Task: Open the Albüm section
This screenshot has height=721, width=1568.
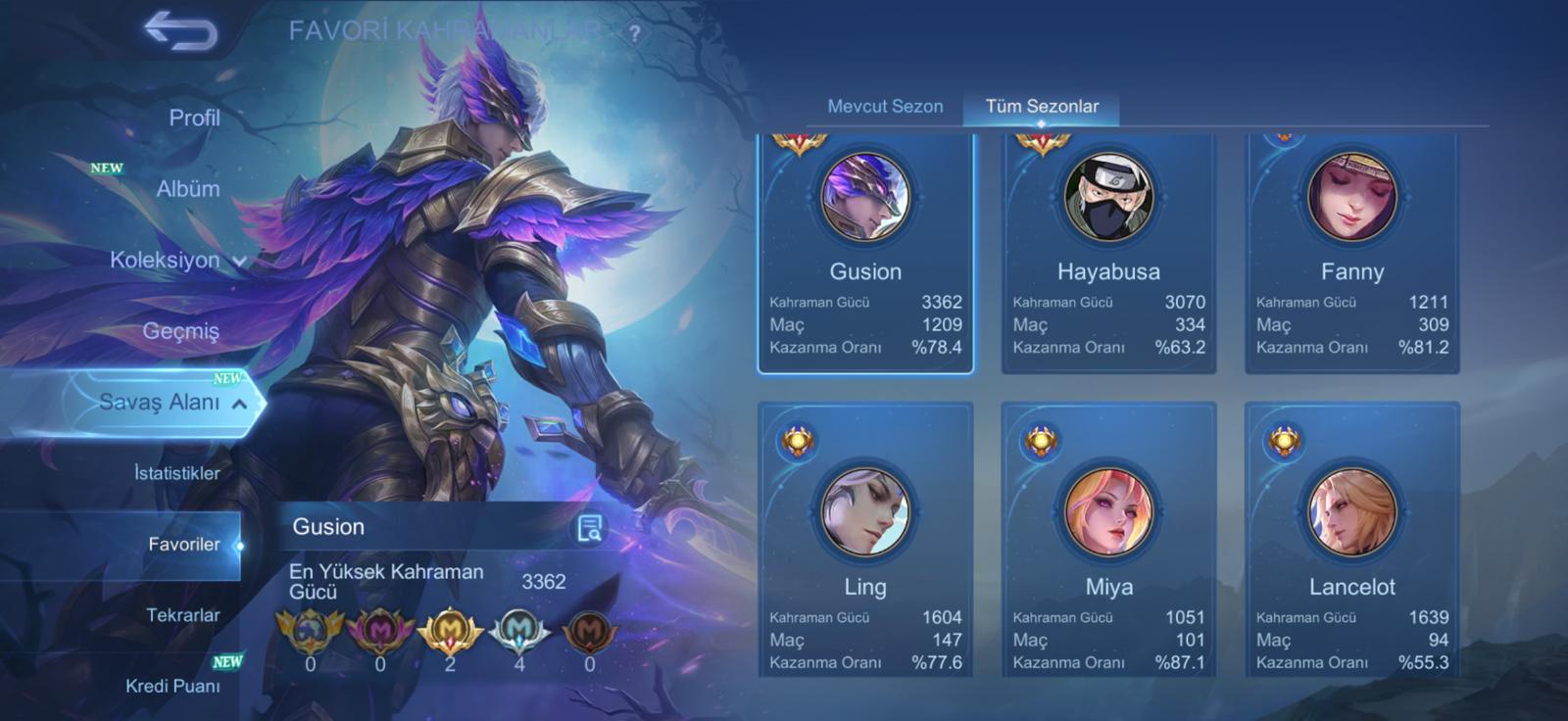Action: [x=187, y=189]
